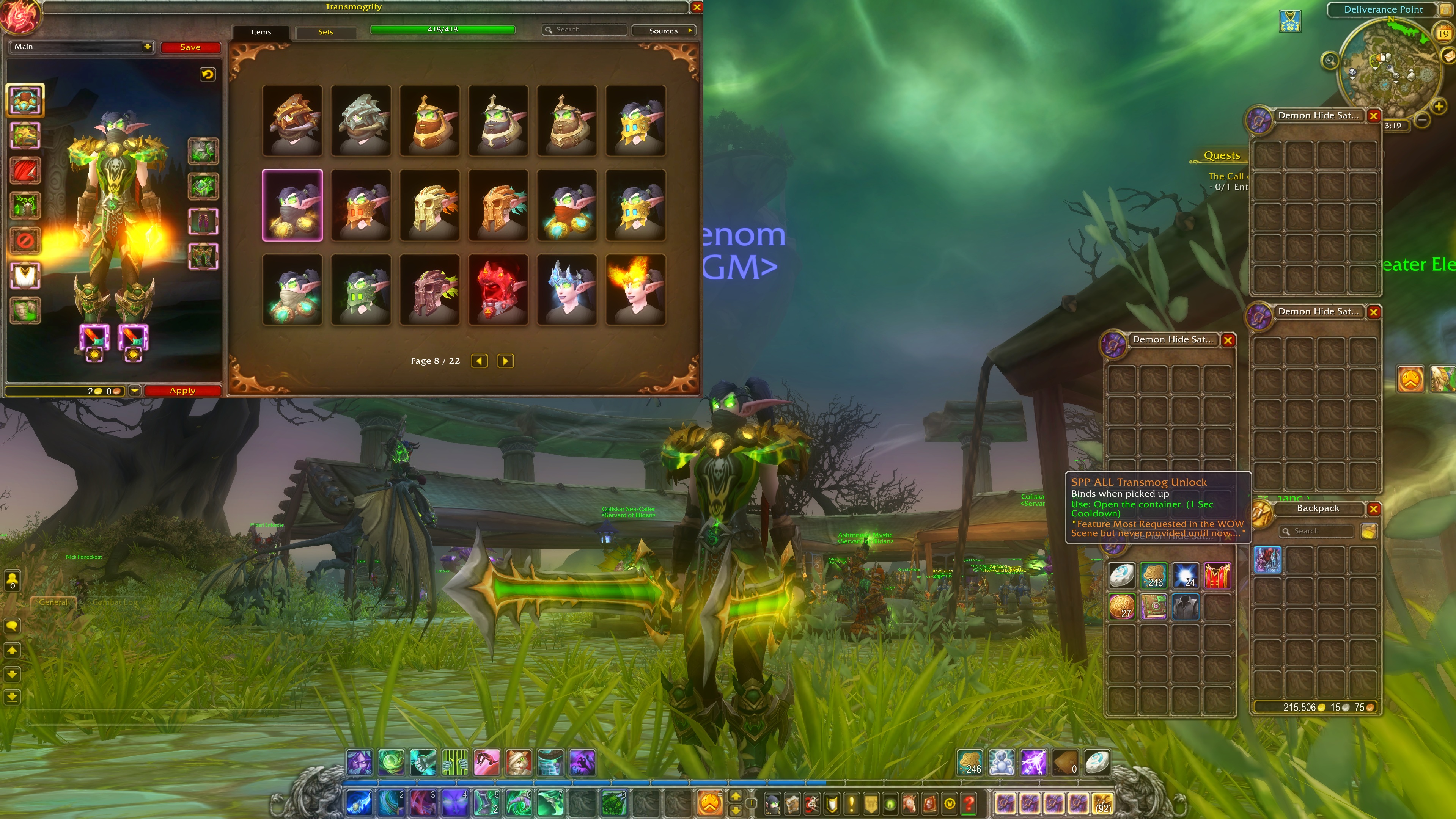Screen dimensions: 1456x819
Task: Click the Search field in the Backpack
Action: (x=1317, y=531)
